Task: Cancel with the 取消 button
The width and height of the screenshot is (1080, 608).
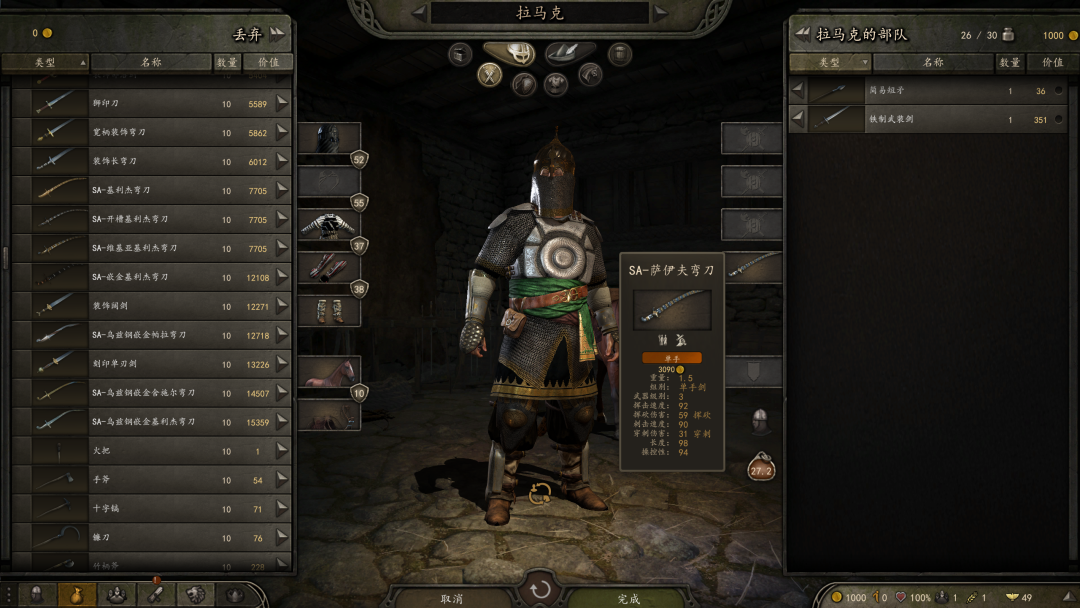Action: point(452,598)
